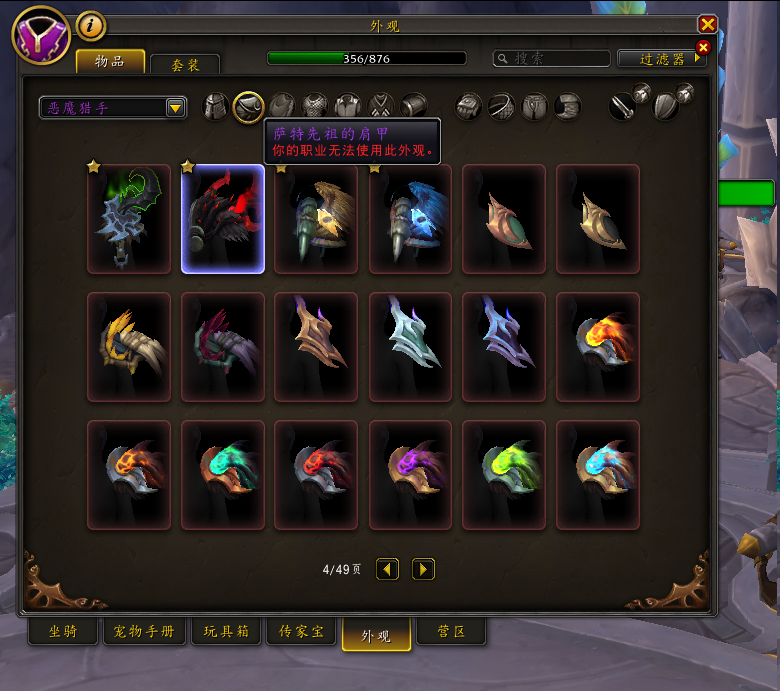Viewport: 780px width, 691px height.
Task: Choose the red-and-black winged shoulder appearance
Action: click(x=222, y=219)
